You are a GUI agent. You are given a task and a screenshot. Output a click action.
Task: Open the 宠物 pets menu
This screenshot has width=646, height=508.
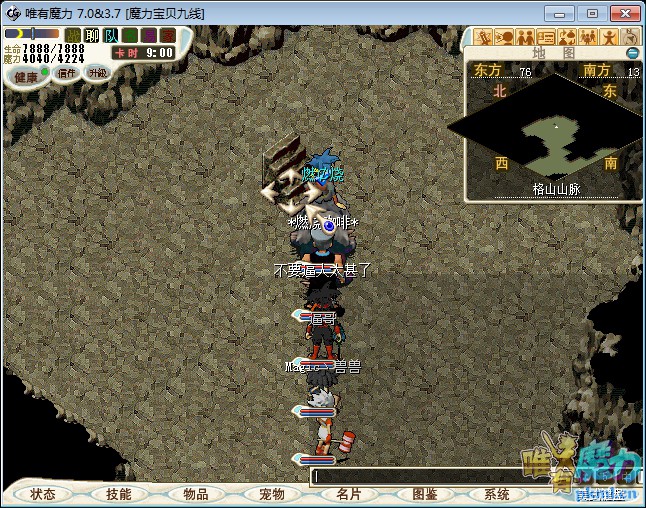click(x=271, y=494)
